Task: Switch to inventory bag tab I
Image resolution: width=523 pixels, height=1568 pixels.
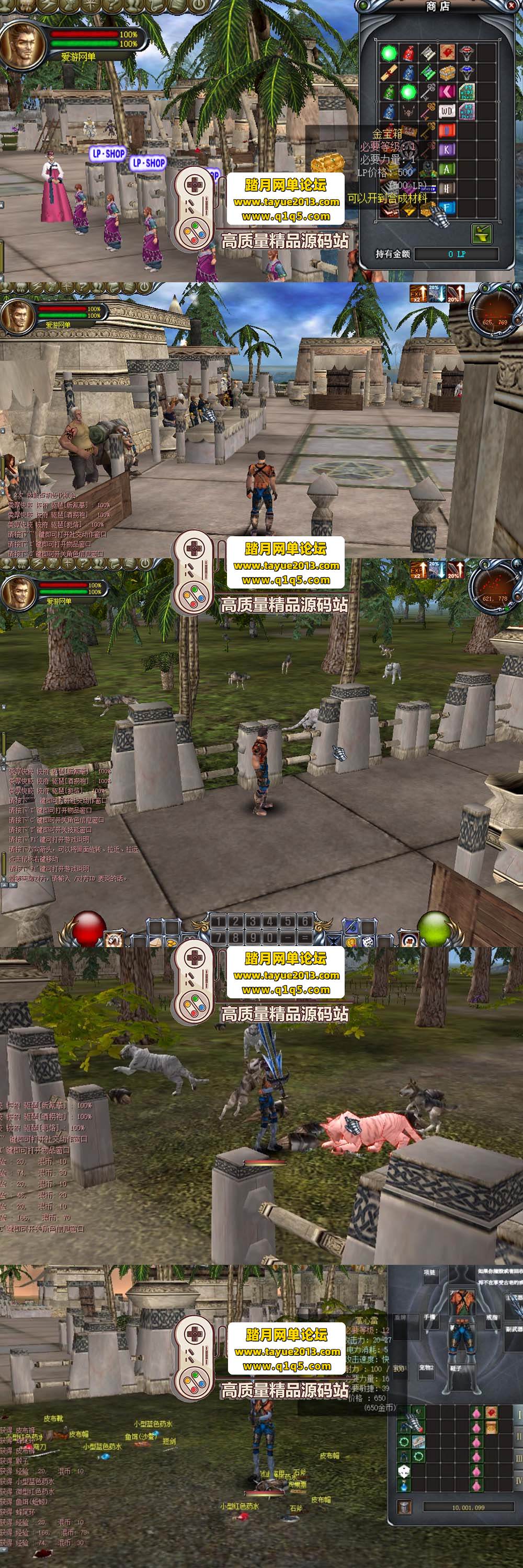Action: tap(519, 1416)
